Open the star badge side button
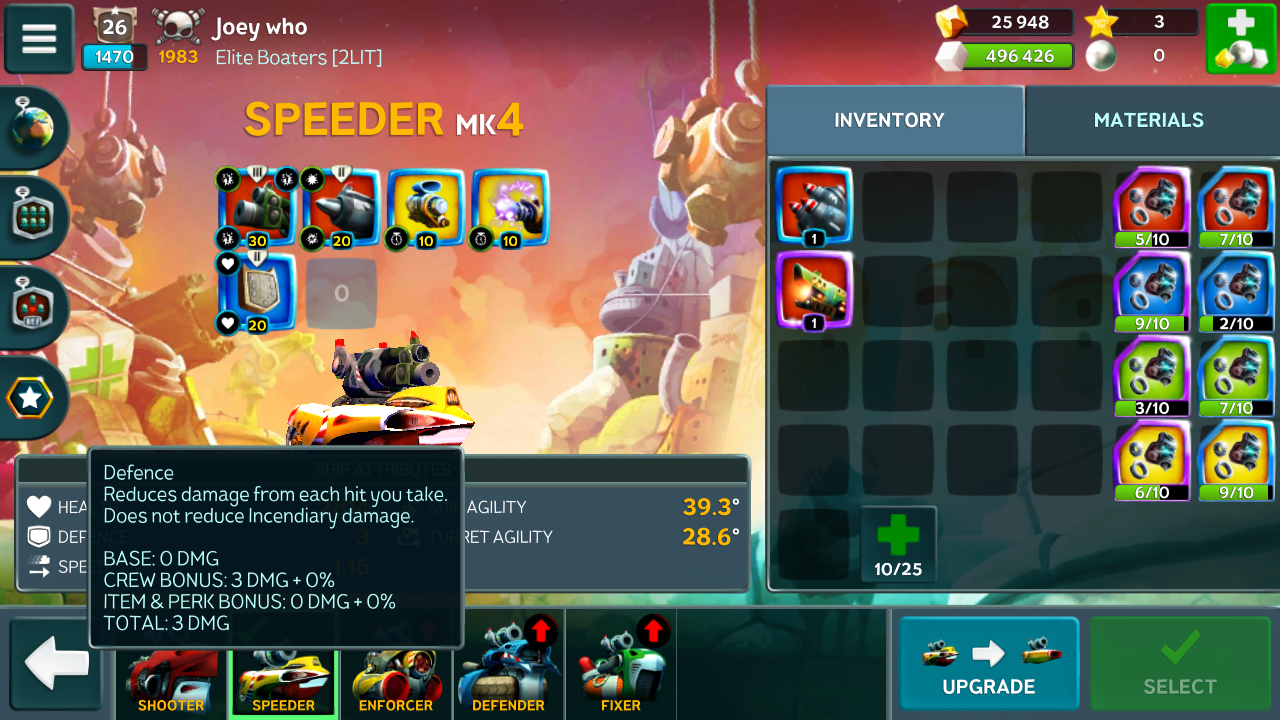Viewport: 1280px width, 720px height. click(31, 398)
